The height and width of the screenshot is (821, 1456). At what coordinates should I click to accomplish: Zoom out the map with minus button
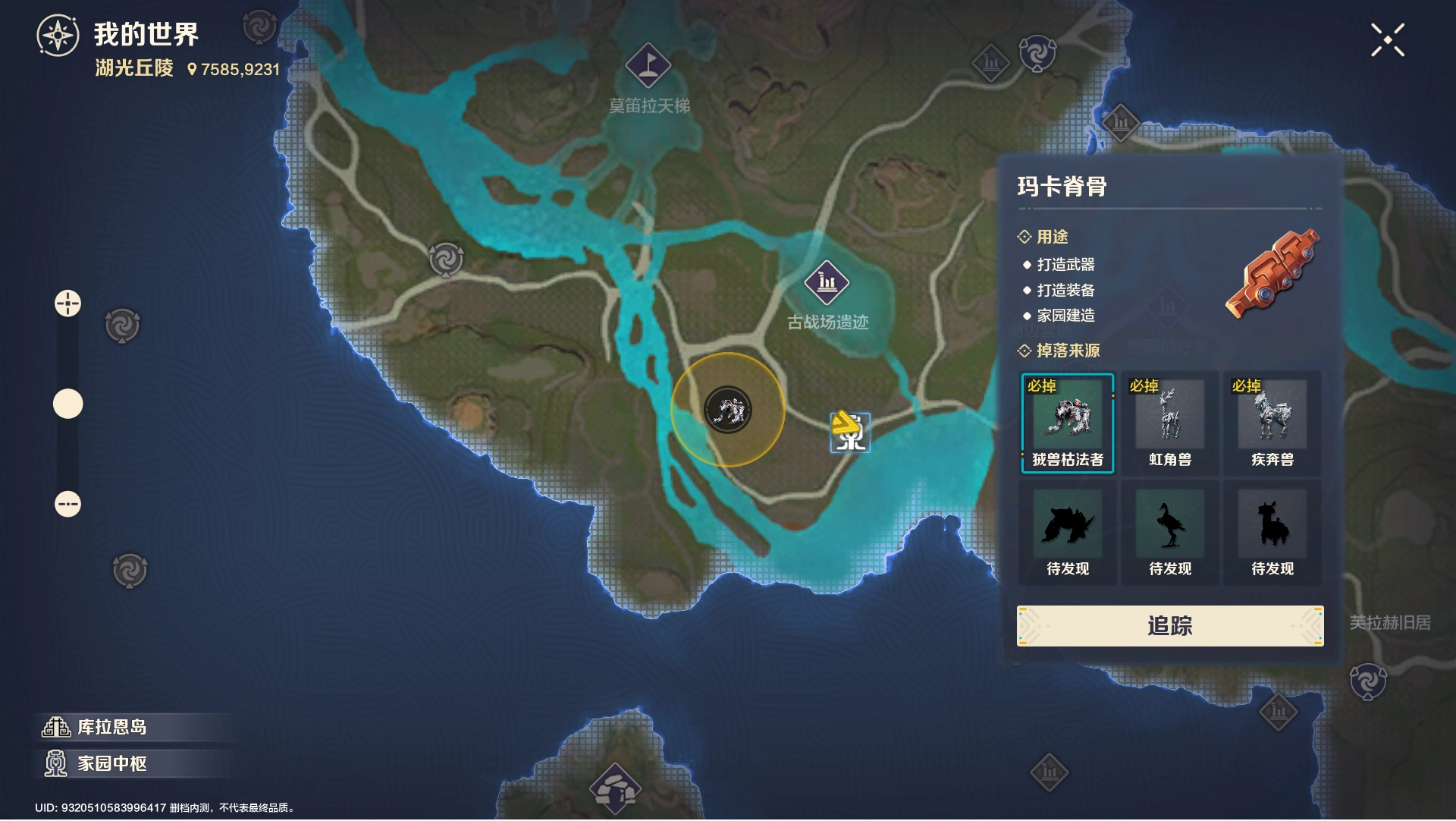click(67, 504)
